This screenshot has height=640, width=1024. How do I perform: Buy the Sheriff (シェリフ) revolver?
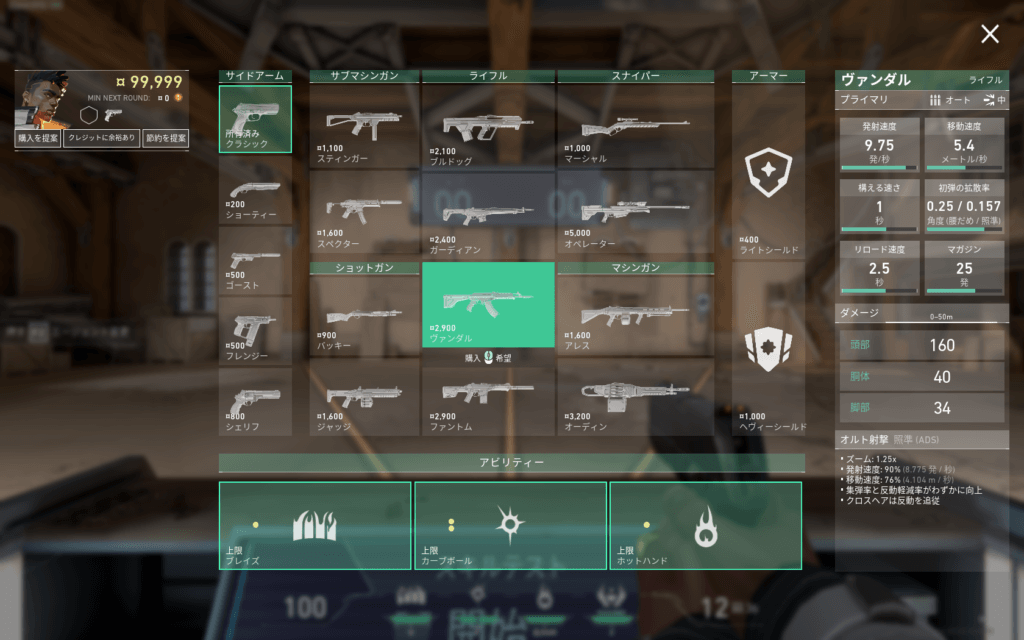(x=255, y=401)
